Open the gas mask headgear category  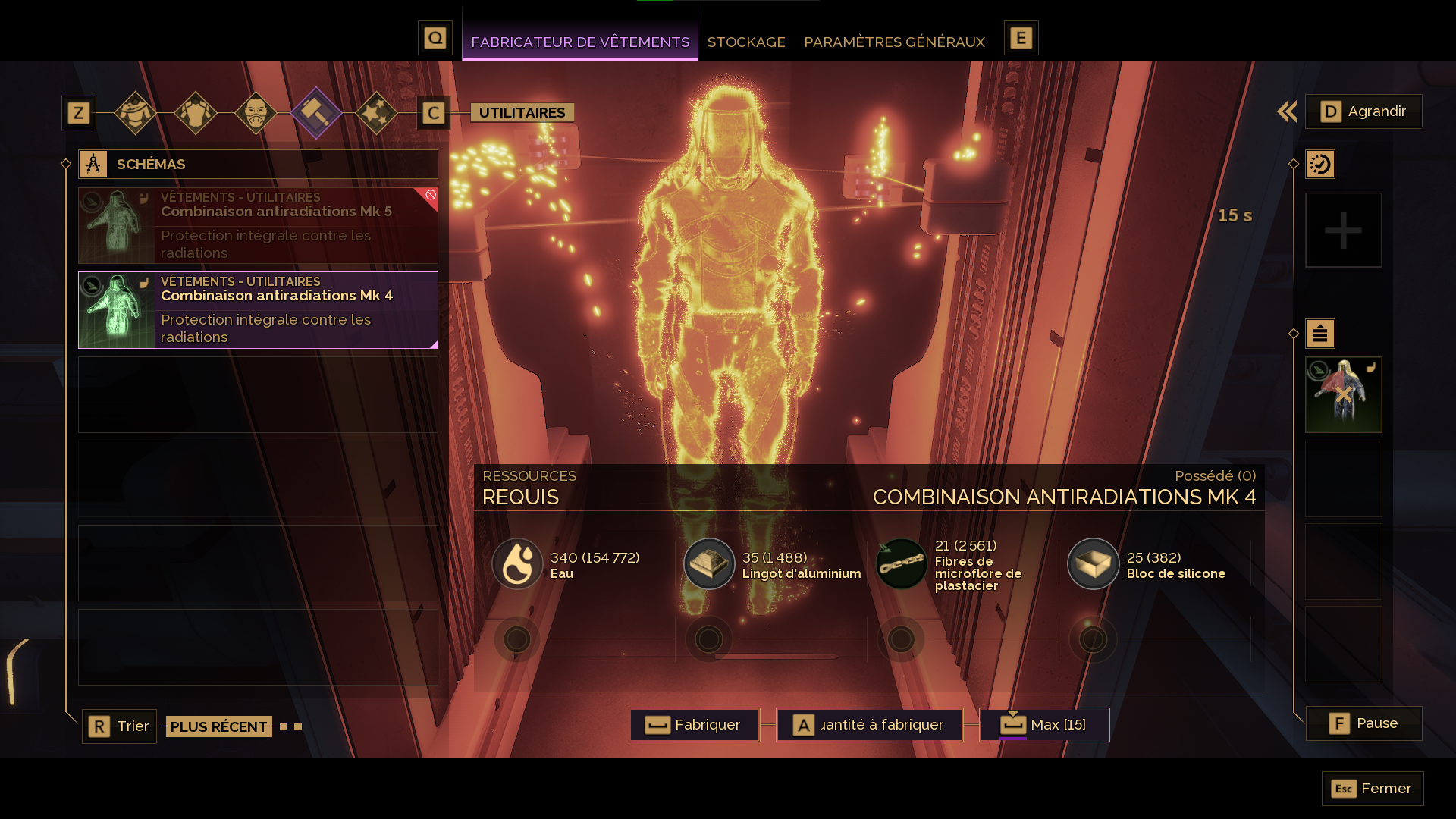(x=256, y=113)
